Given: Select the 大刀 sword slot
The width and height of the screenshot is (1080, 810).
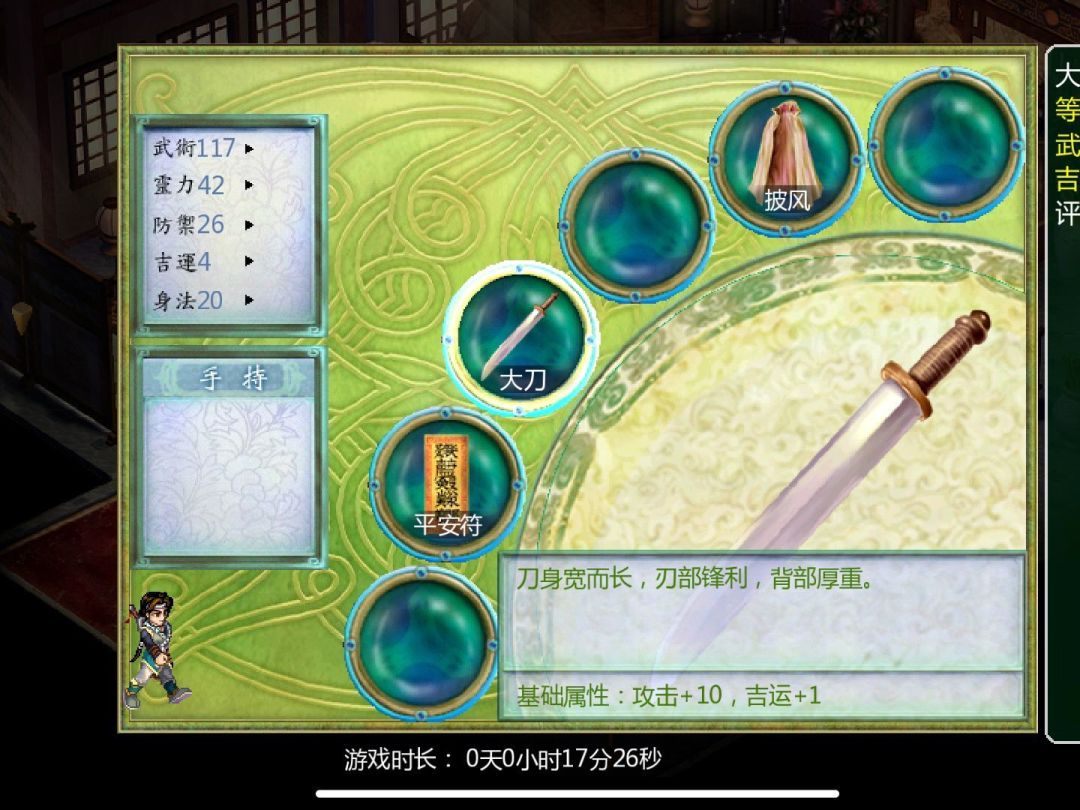Looking at the screenshot, I should pos(521,341).
